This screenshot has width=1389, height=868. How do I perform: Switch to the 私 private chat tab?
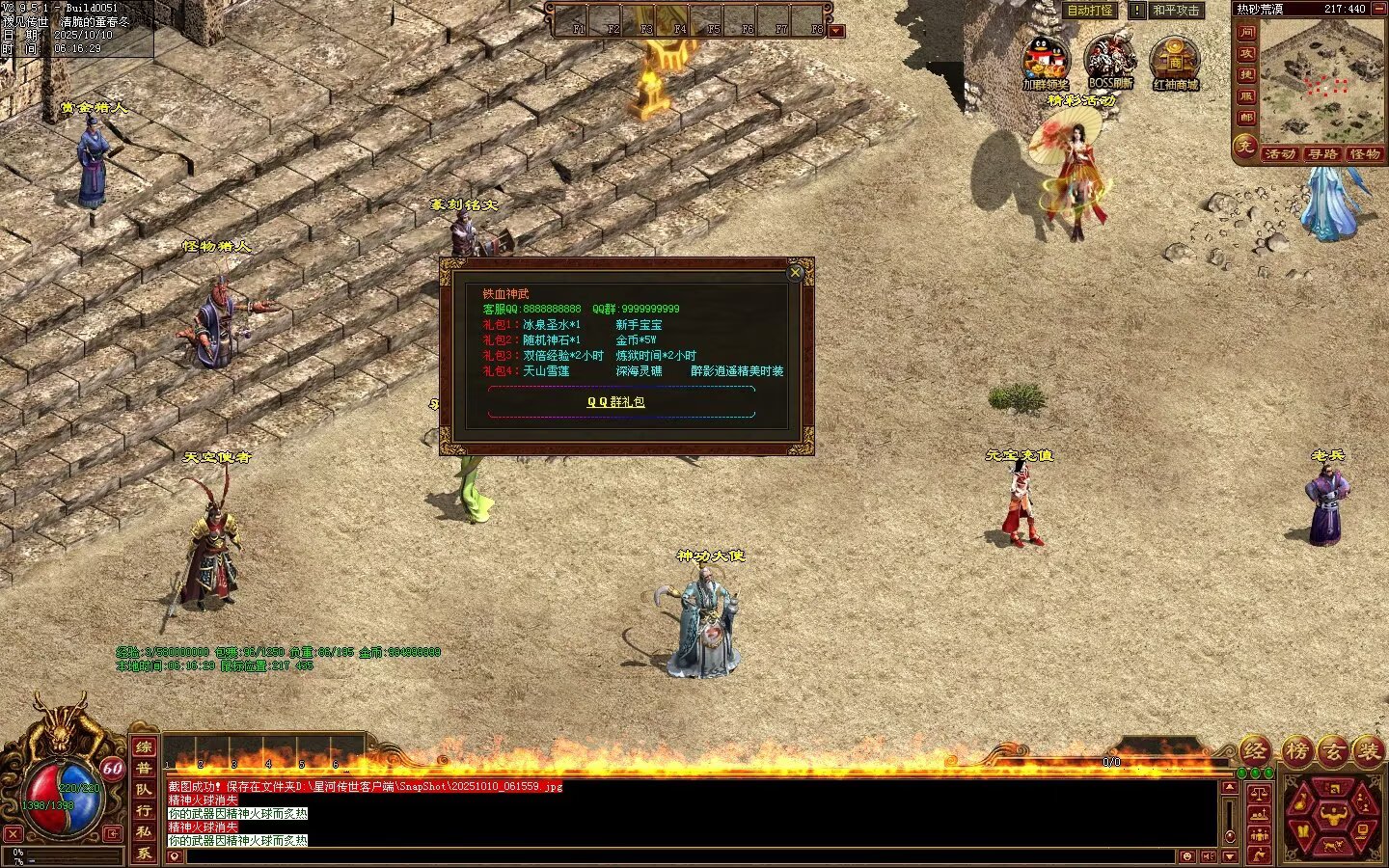tap(144, 832)
